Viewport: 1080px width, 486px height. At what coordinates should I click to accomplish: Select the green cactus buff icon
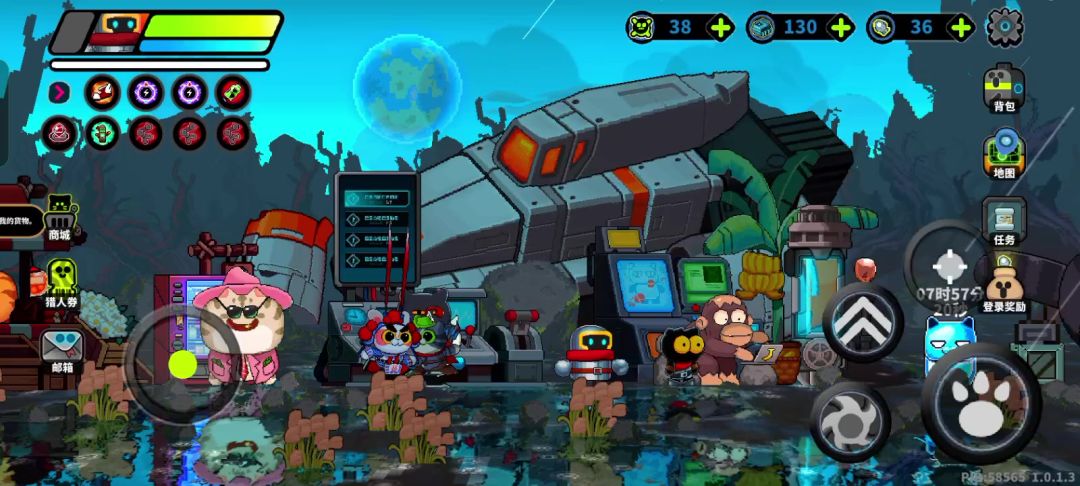(x=102, y=132)
